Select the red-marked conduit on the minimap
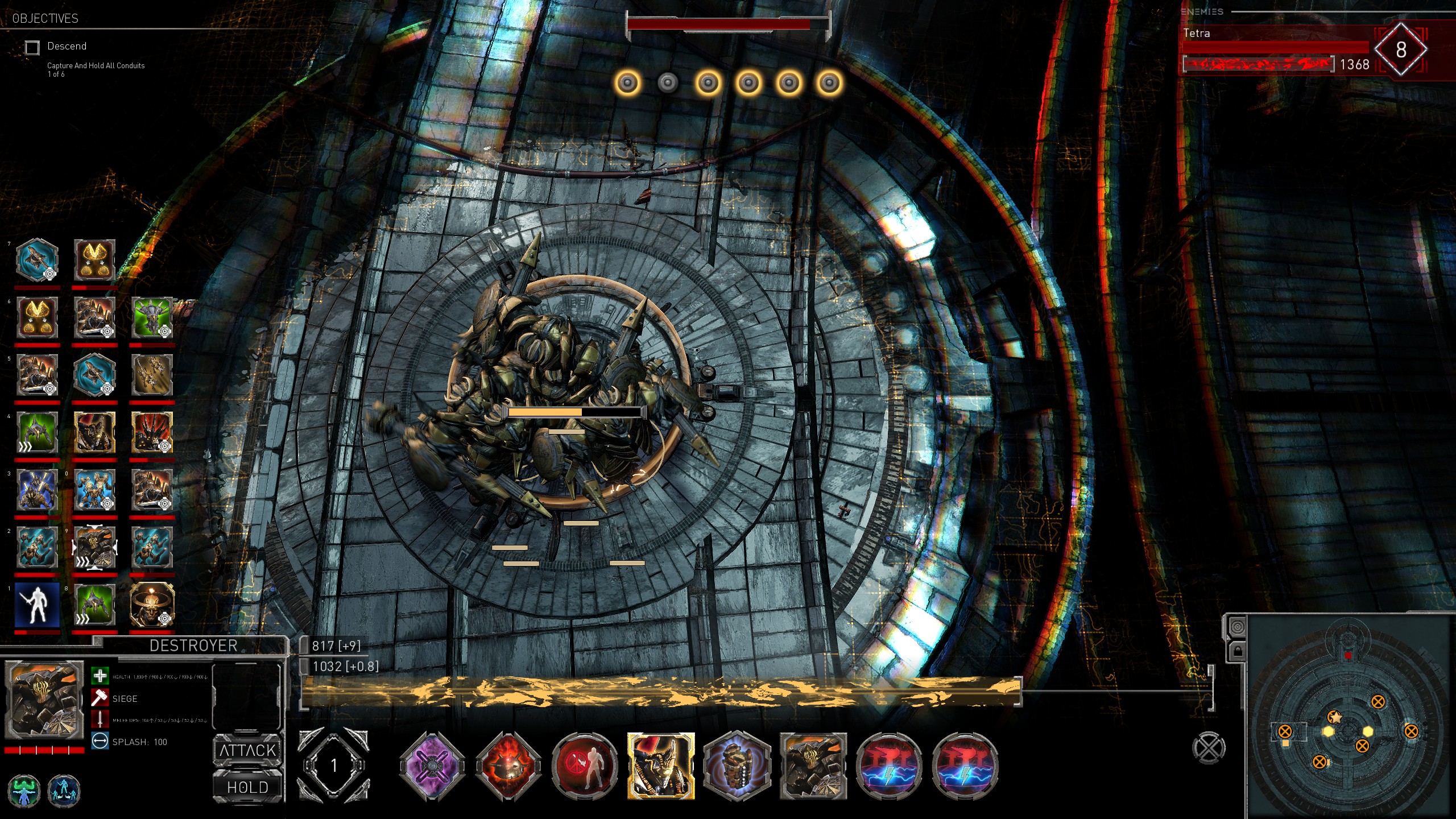This screenshot has height=819, width=1456. (1348, 656)
